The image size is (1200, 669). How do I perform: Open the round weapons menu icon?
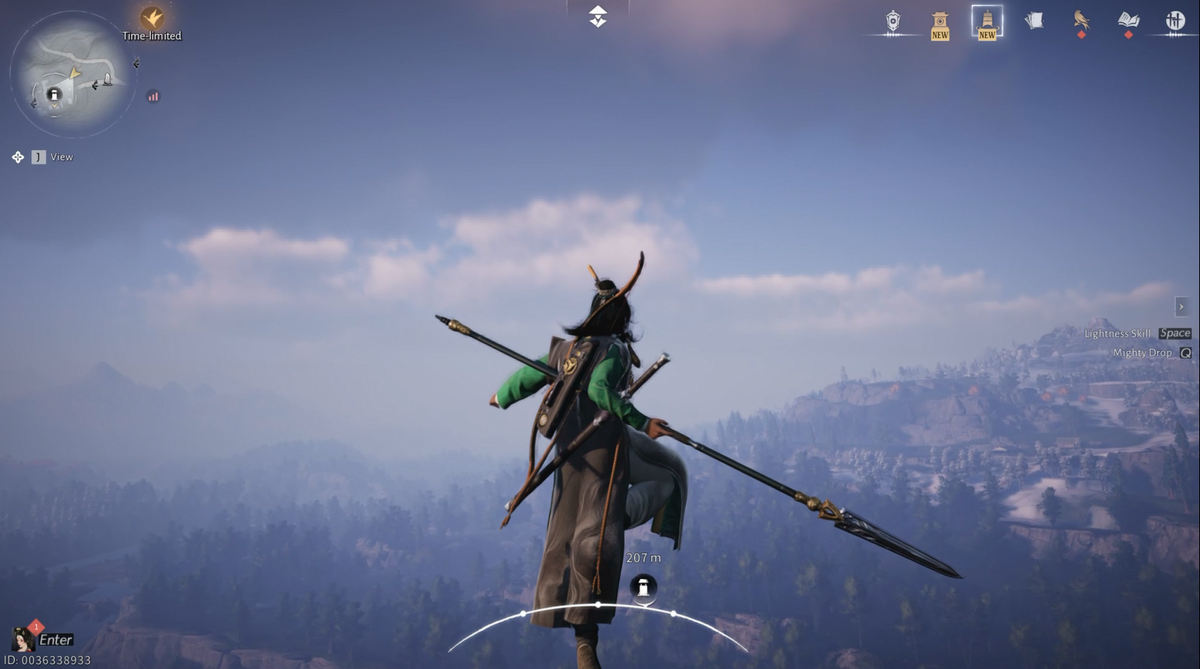click(x=1175, y=20)
